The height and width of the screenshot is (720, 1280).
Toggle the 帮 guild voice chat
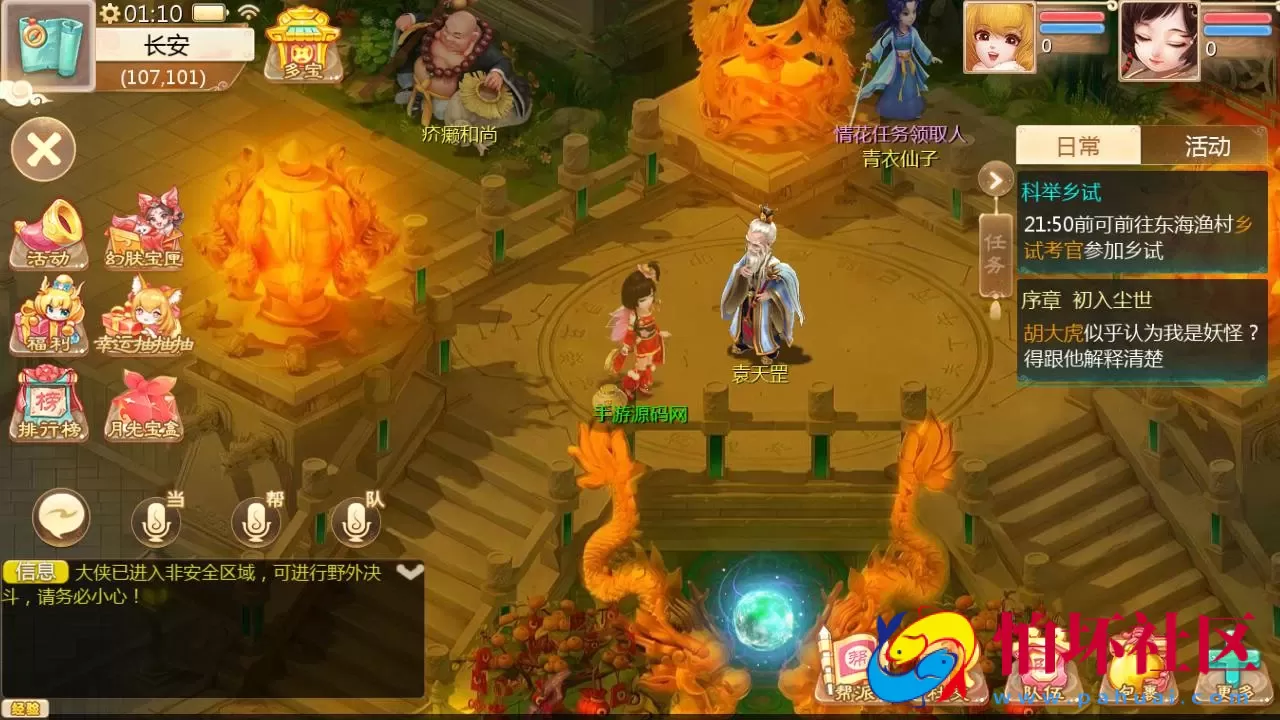pos(255,522)
